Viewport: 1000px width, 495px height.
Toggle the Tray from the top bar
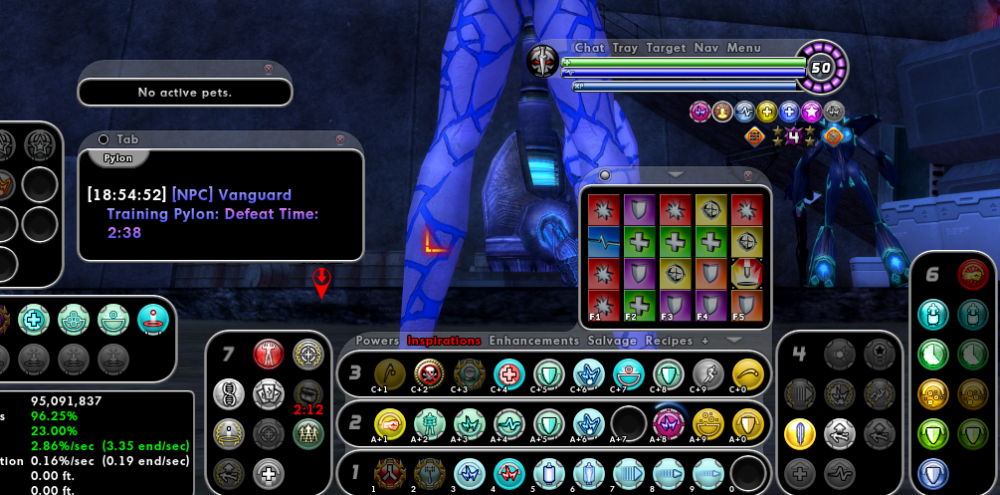point(625,47)
